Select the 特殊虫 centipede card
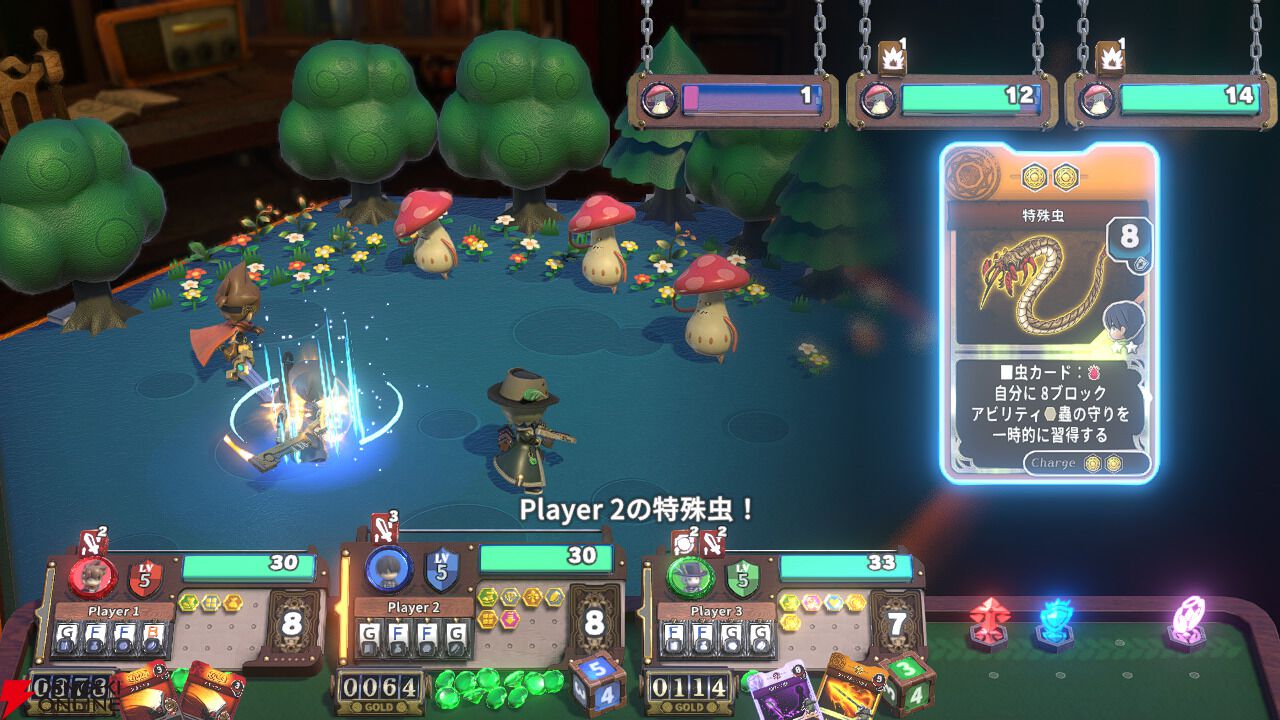Image resolution: width=1280 pixels, height=720 pixels. click(1048, 312)
